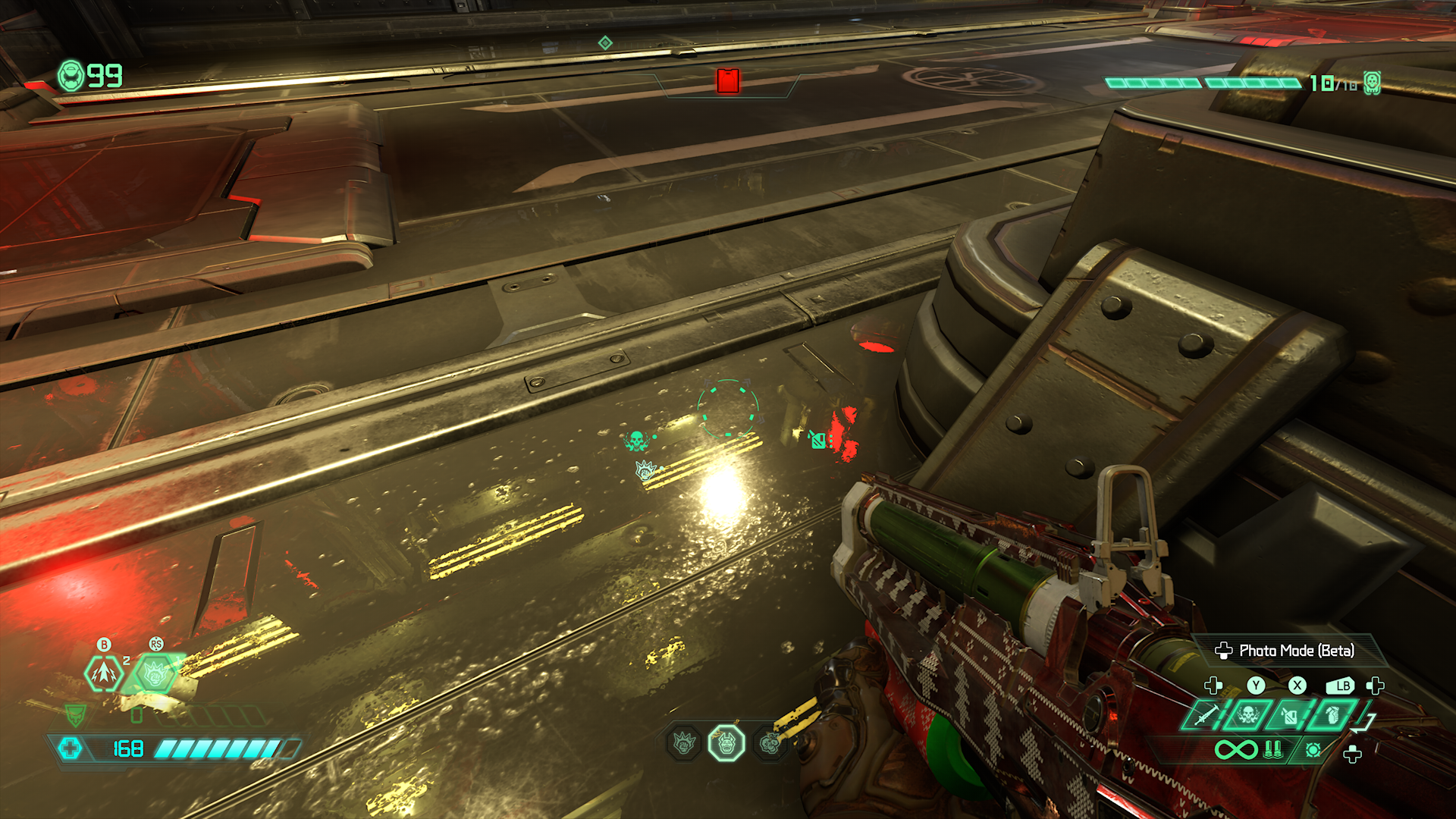
Task: Activate the Flame Belch skull icon
Action: coord(1247,714)
